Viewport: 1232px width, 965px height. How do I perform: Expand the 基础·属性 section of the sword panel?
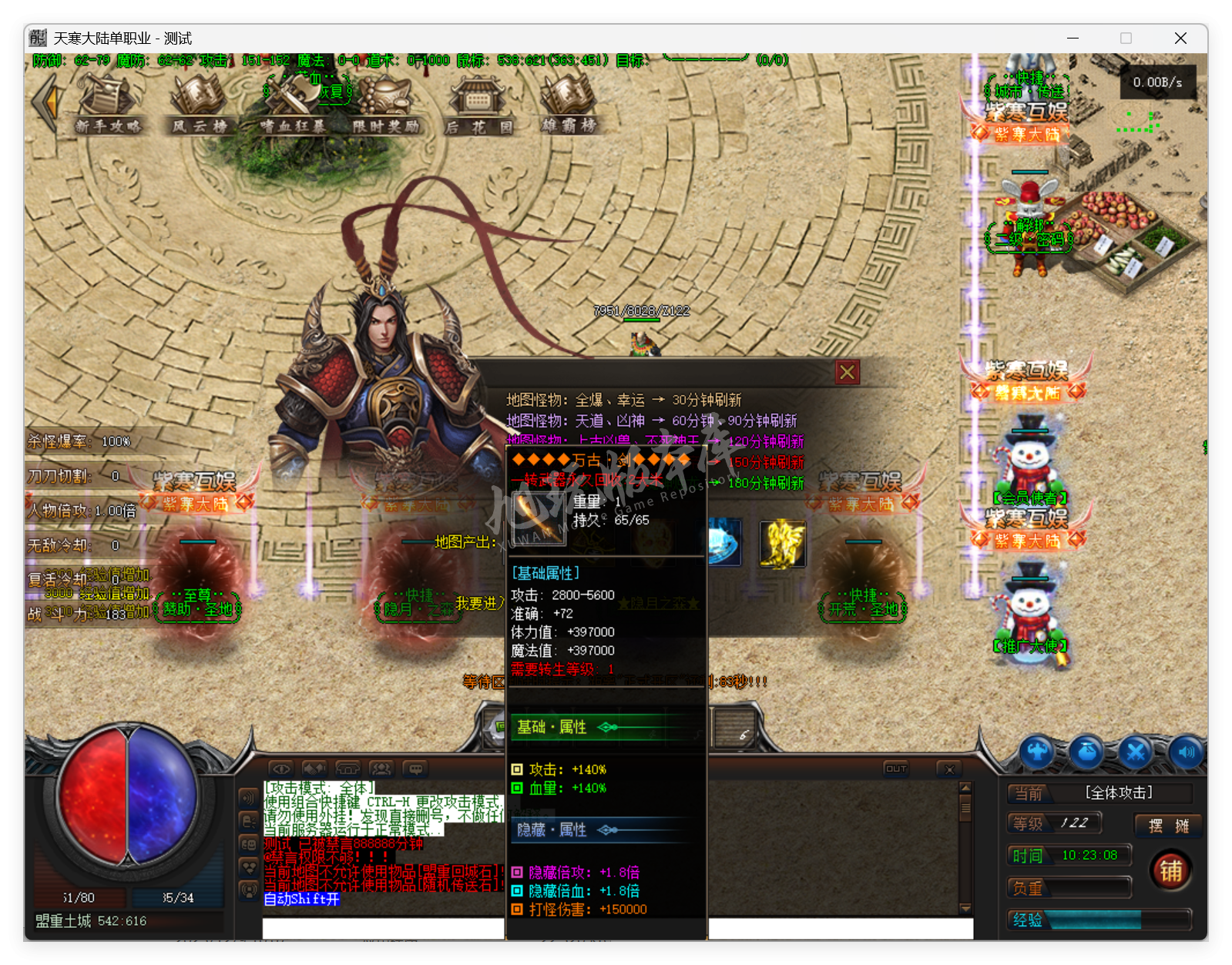[x=551, y=726]
